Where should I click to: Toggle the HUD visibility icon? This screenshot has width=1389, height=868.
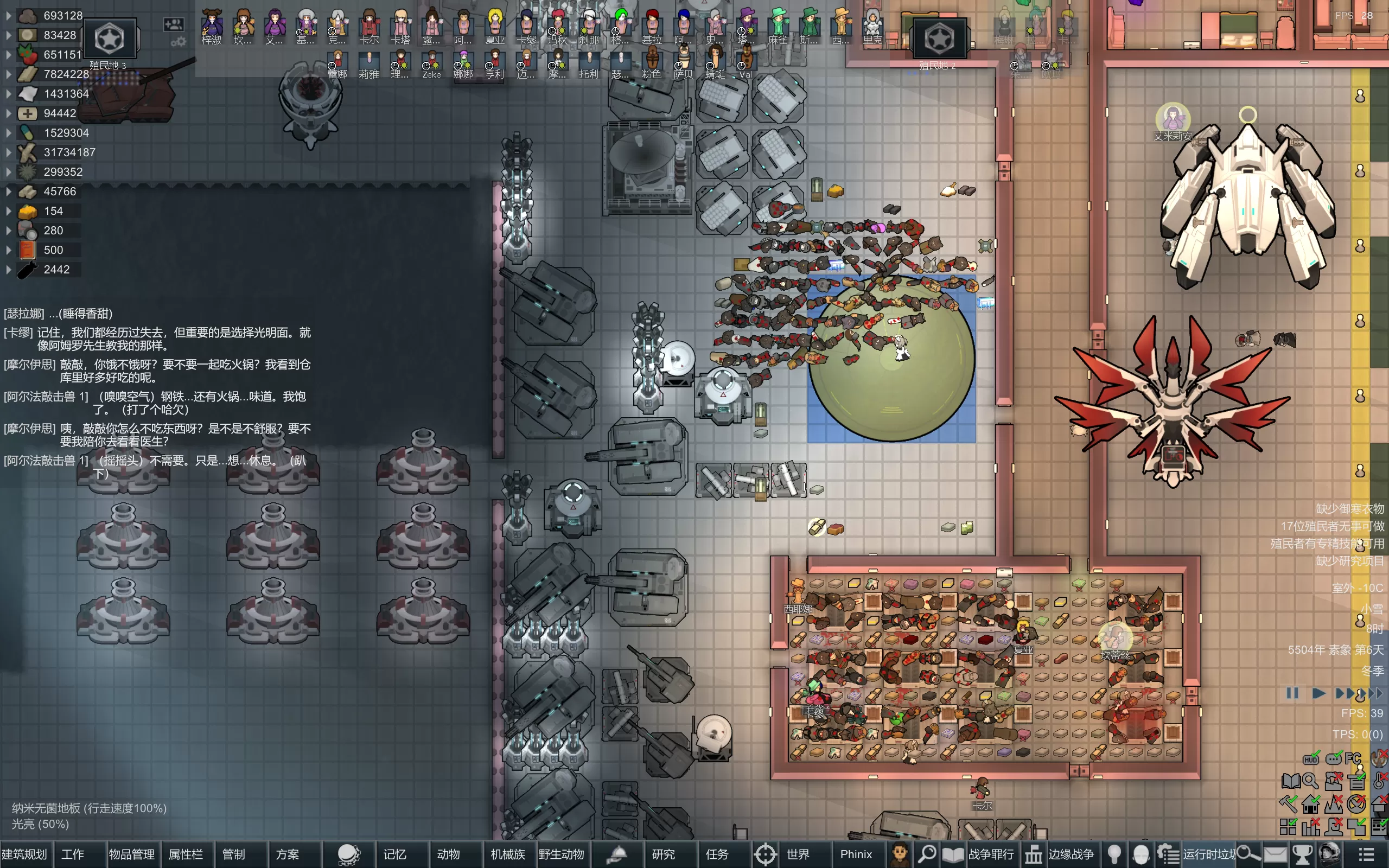1311,759
